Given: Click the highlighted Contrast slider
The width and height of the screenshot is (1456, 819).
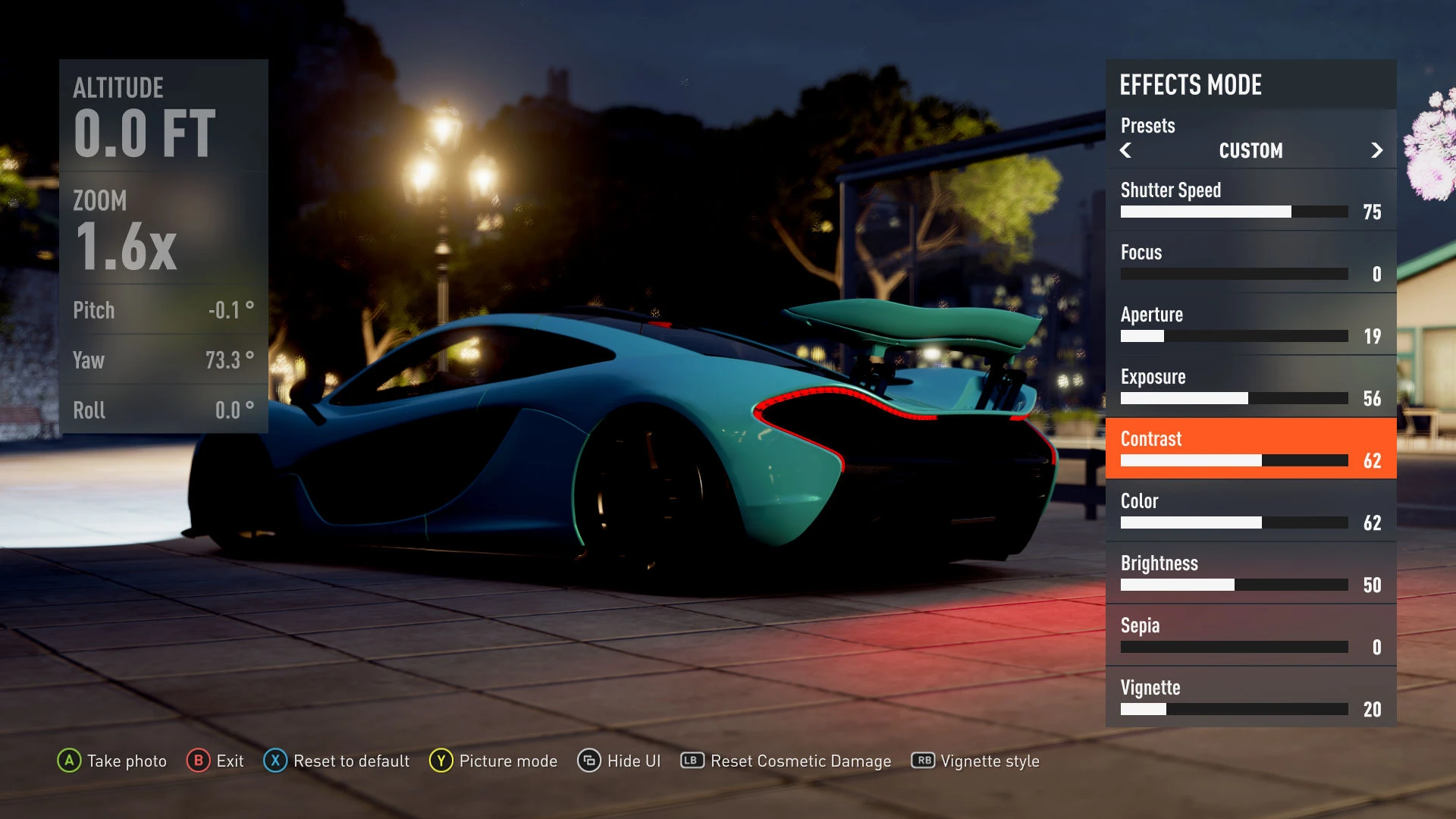Looking at the screenshot, I should pyautogui.click(x=1234, y=460).
